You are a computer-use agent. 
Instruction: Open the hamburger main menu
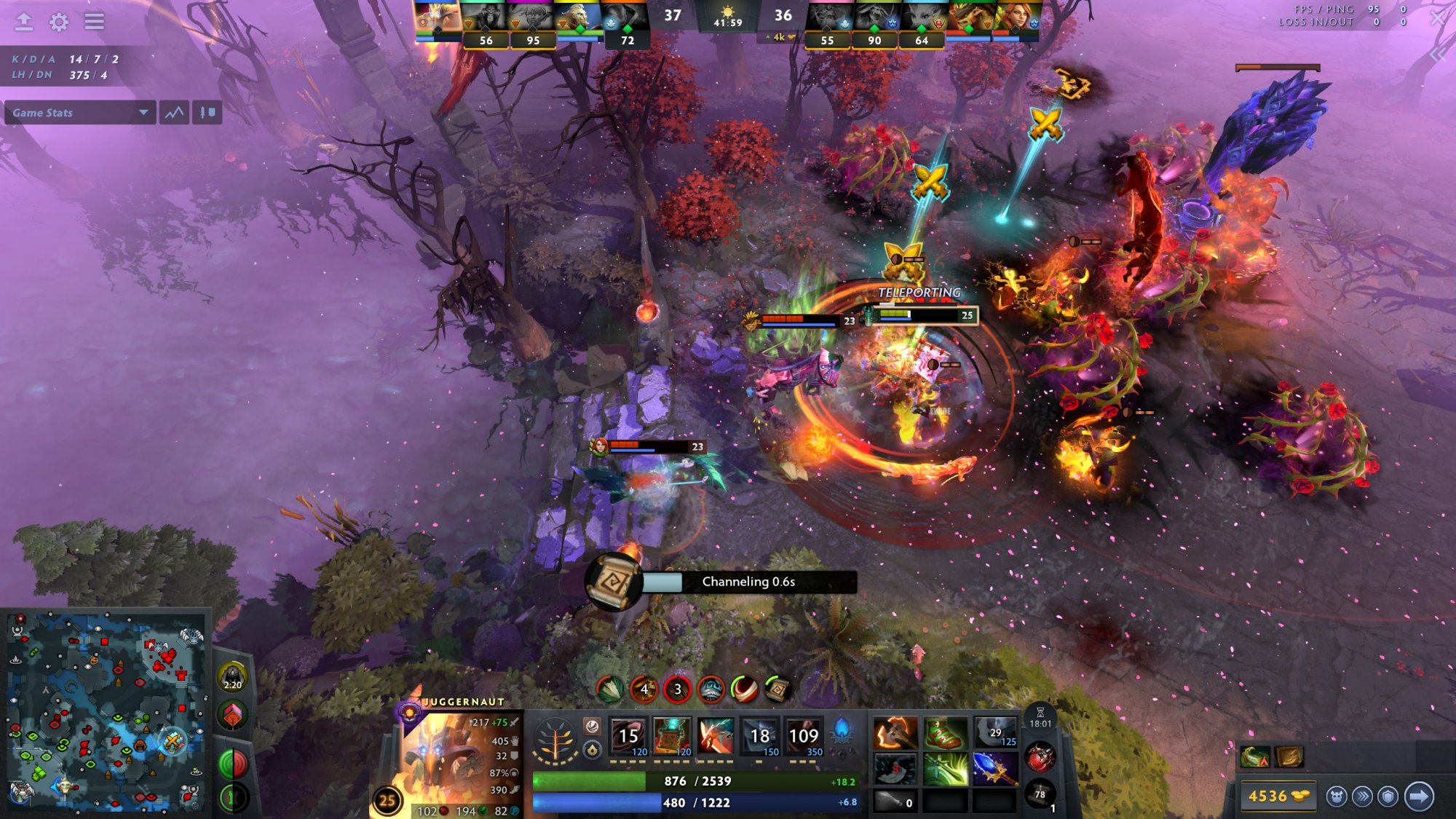(94, 22)
